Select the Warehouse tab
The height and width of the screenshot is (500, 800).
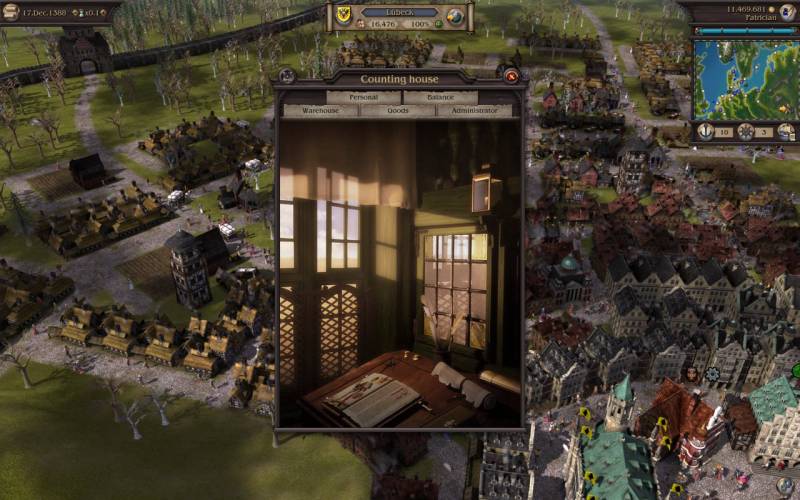(321, 110)
